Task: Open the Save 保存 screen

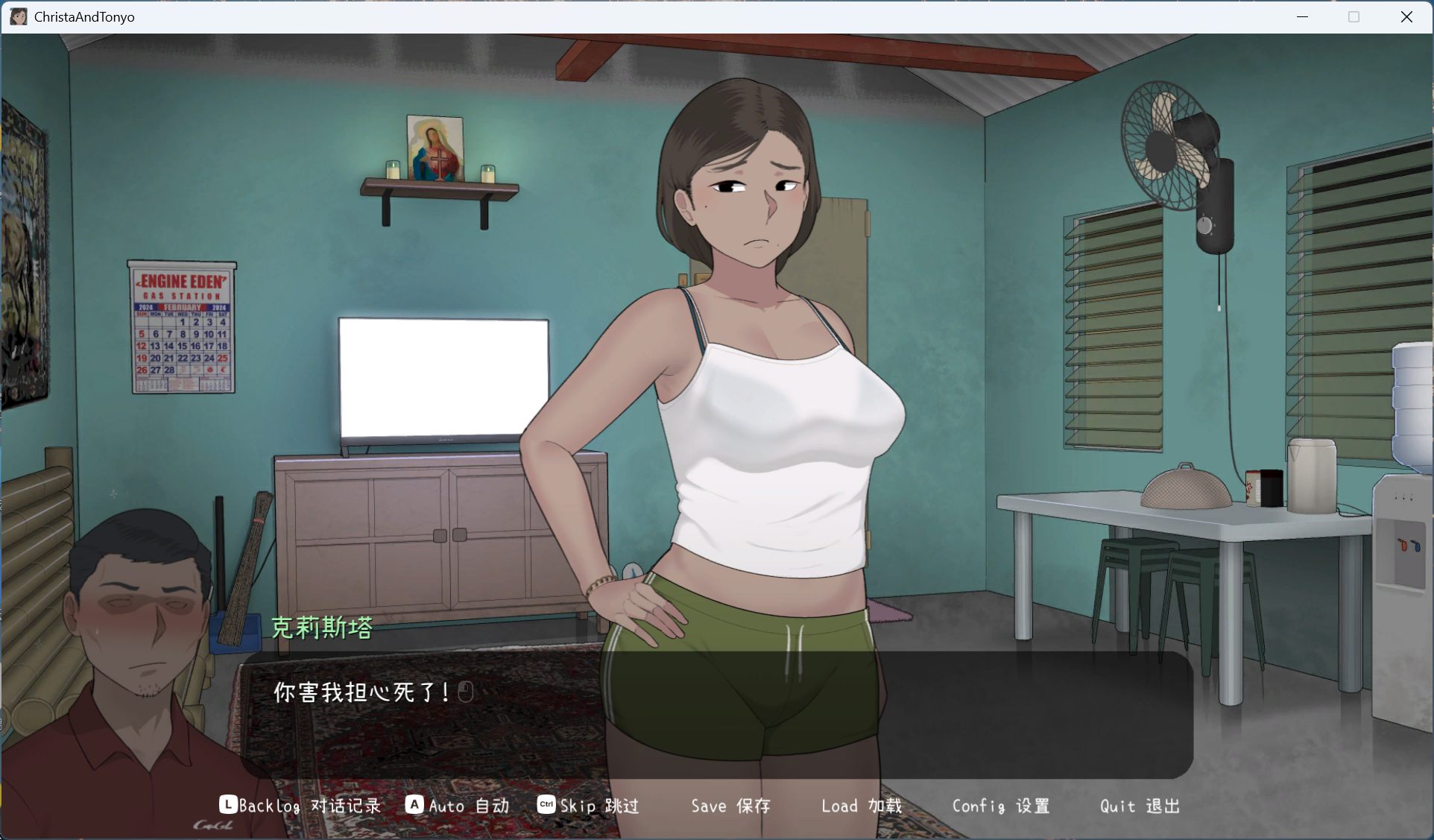Action: (730, 805)
